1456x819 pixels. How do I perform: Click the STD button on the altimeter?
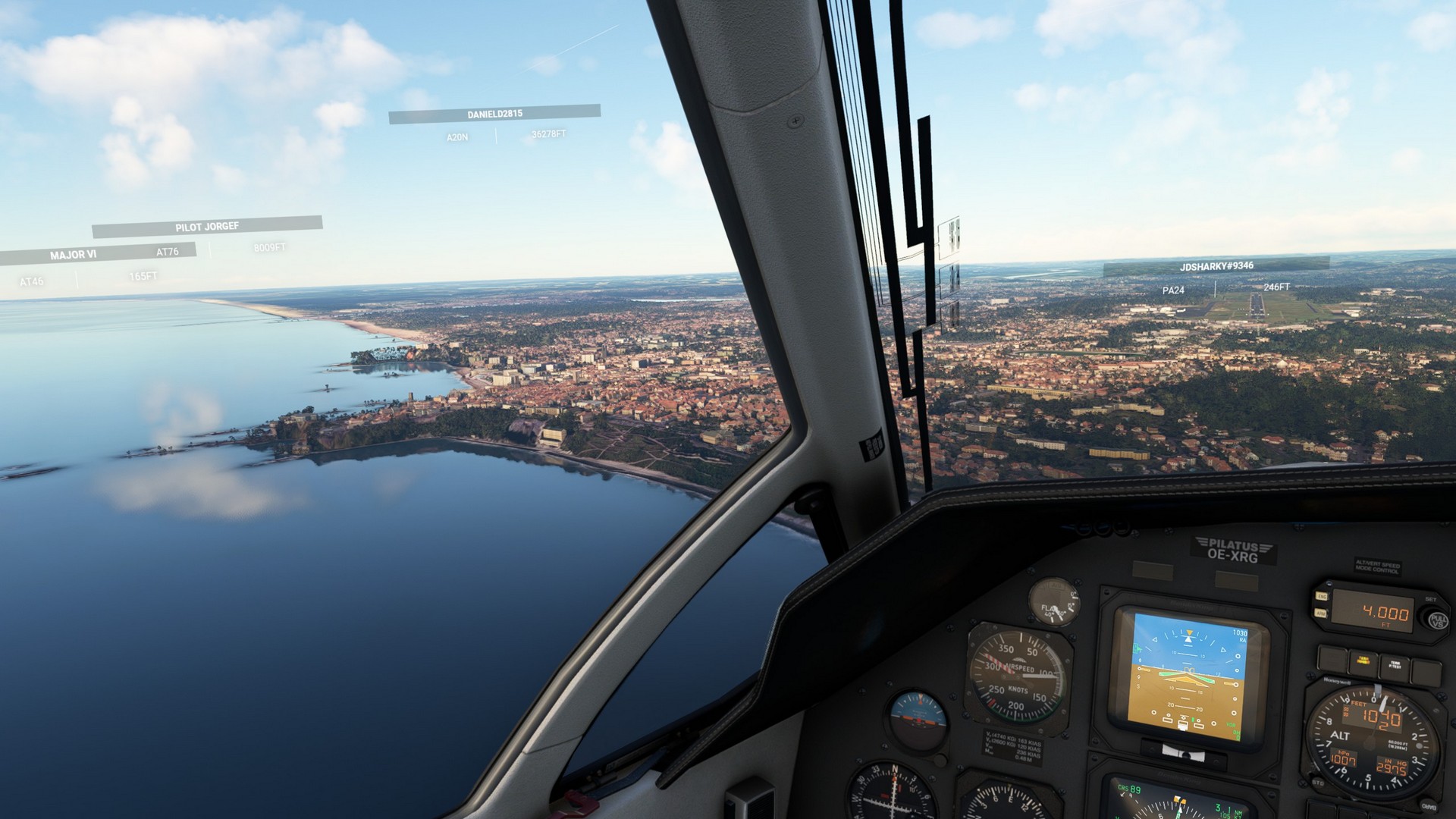1318,782
